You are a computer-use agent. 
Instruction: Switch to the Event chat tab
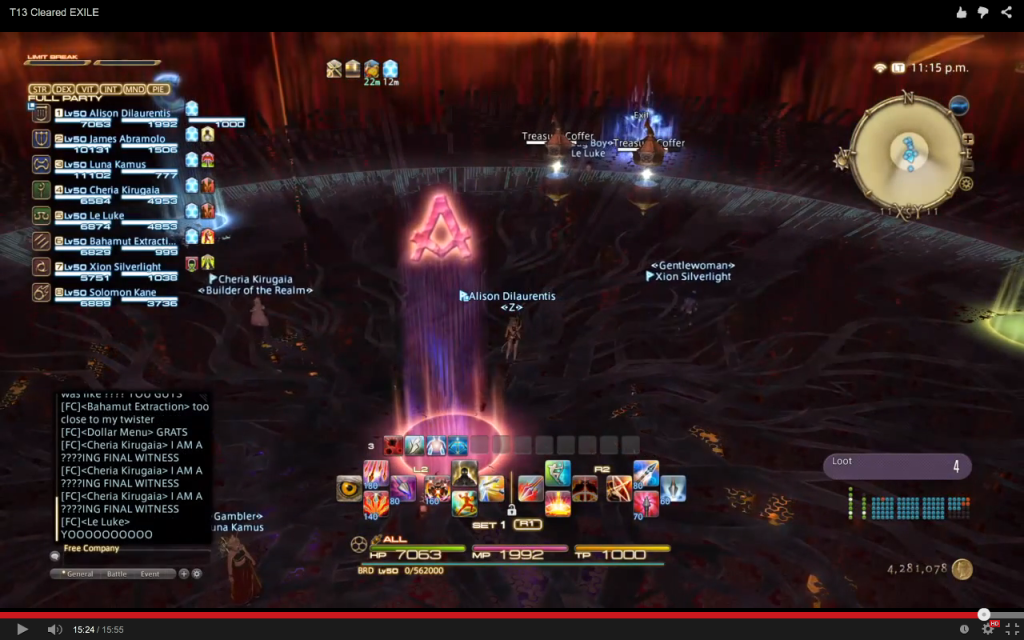point(149,574)
